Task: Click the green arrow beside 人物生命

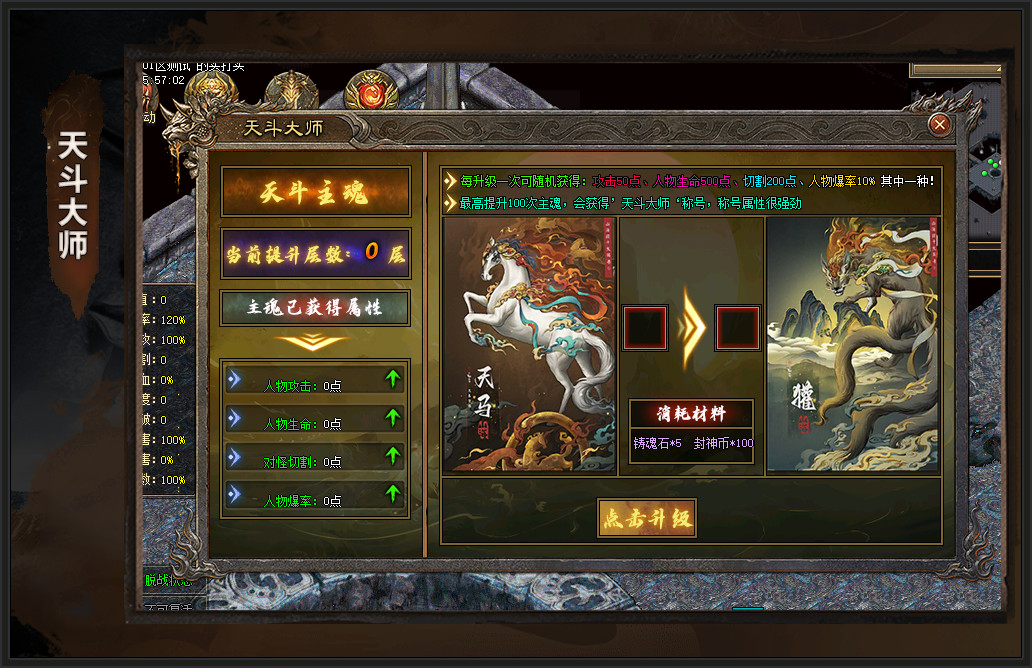Action: 392,417
